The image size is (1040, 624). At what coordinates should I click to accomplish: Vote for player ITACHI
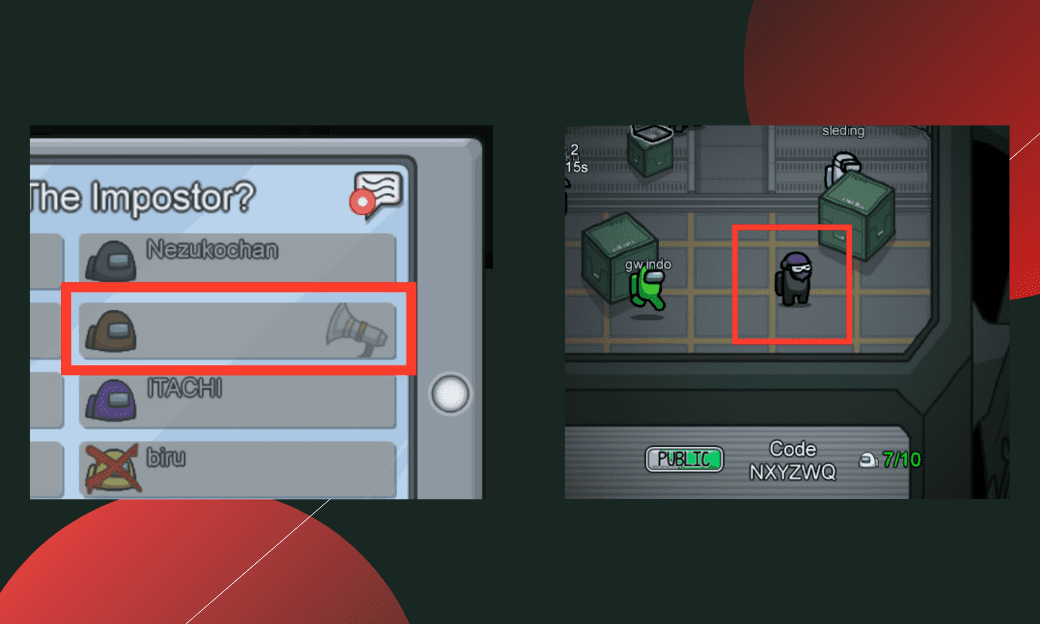coord(237,398)
